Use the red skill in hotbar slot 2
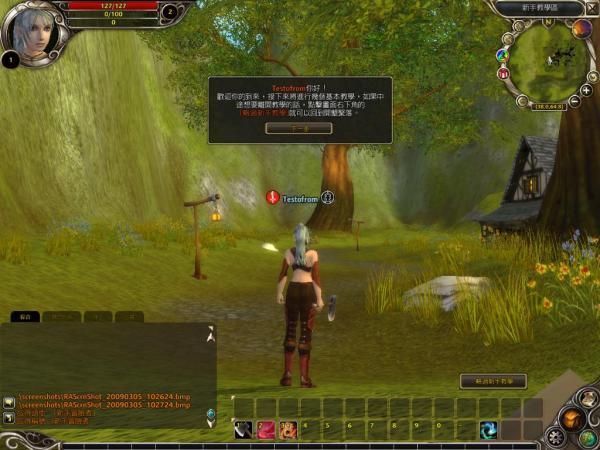 tap(266, 429)
